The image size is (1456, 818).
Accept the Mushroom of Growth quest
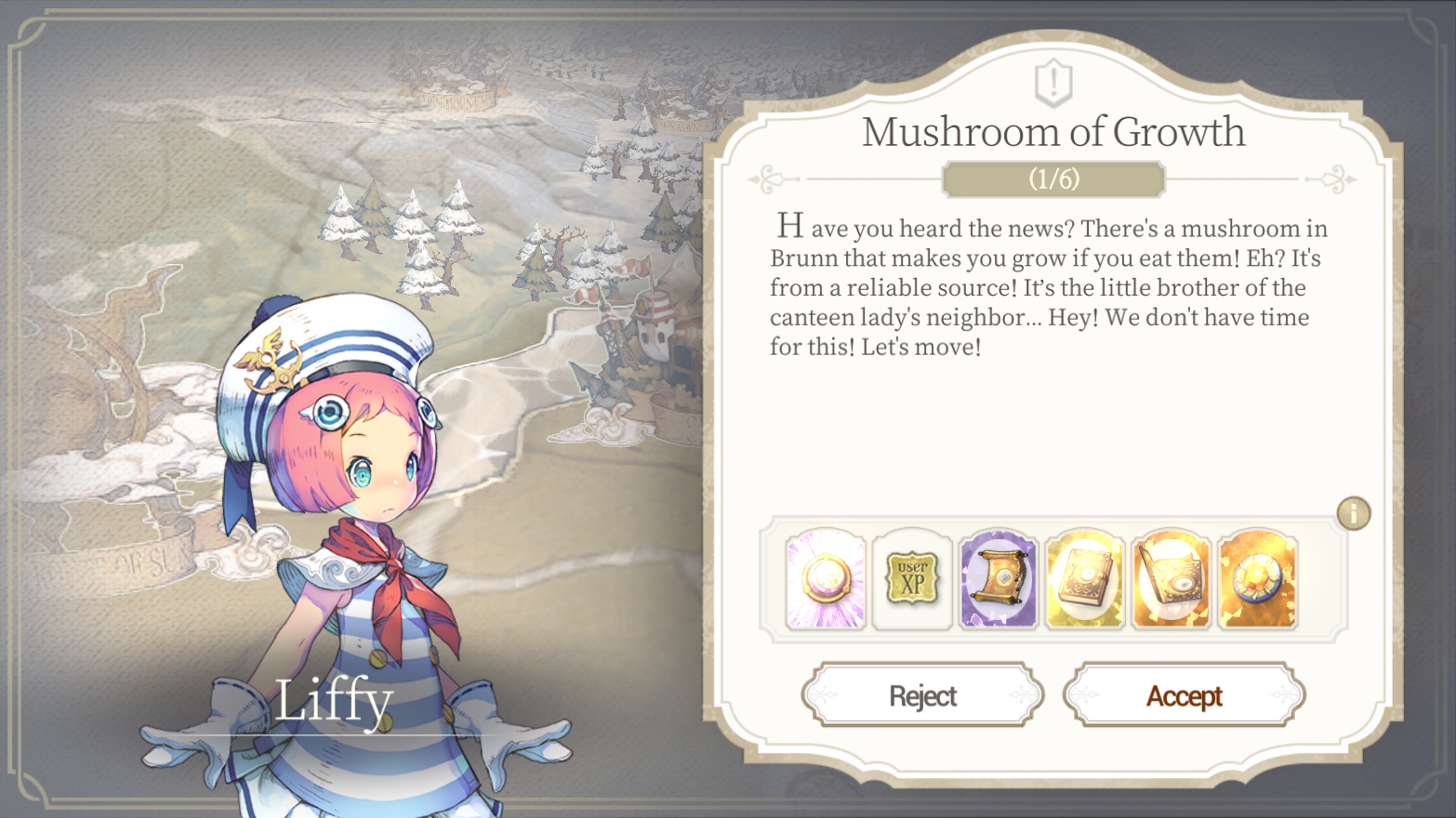(1184, 695)
